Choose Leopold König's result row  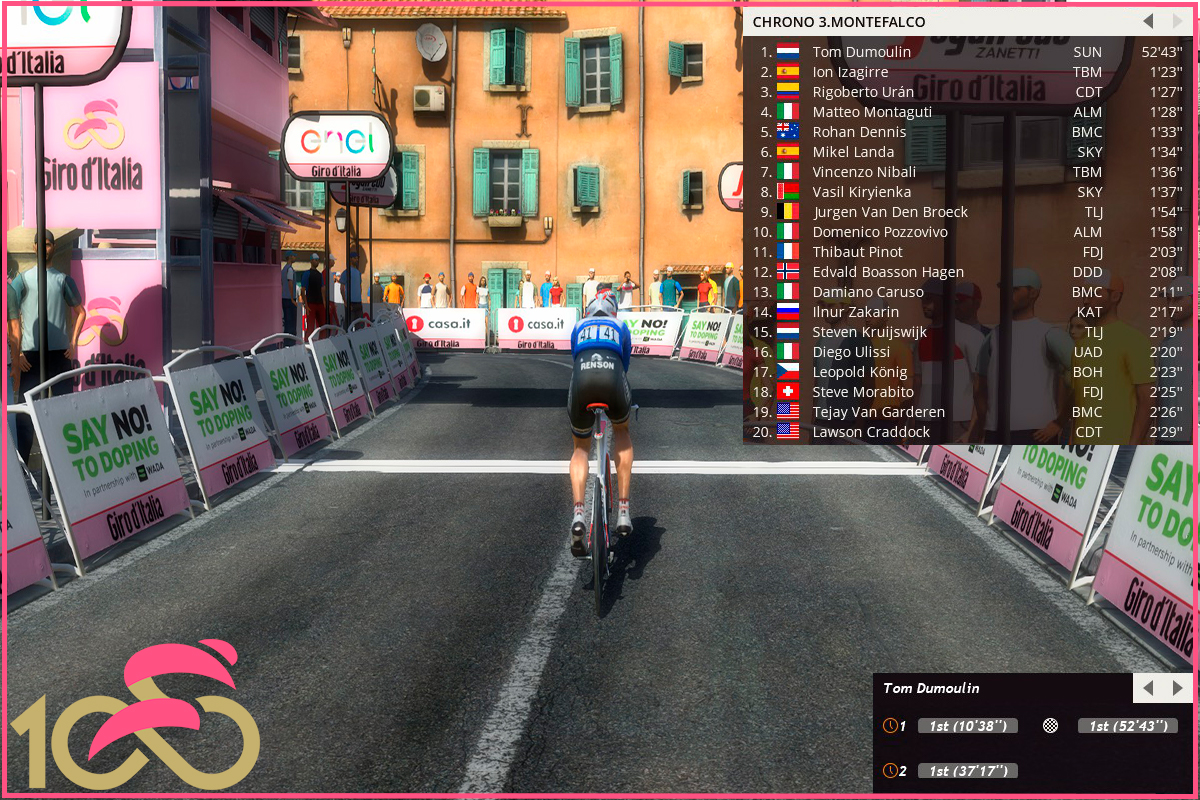pyautogui.click(x=860, y=372)
